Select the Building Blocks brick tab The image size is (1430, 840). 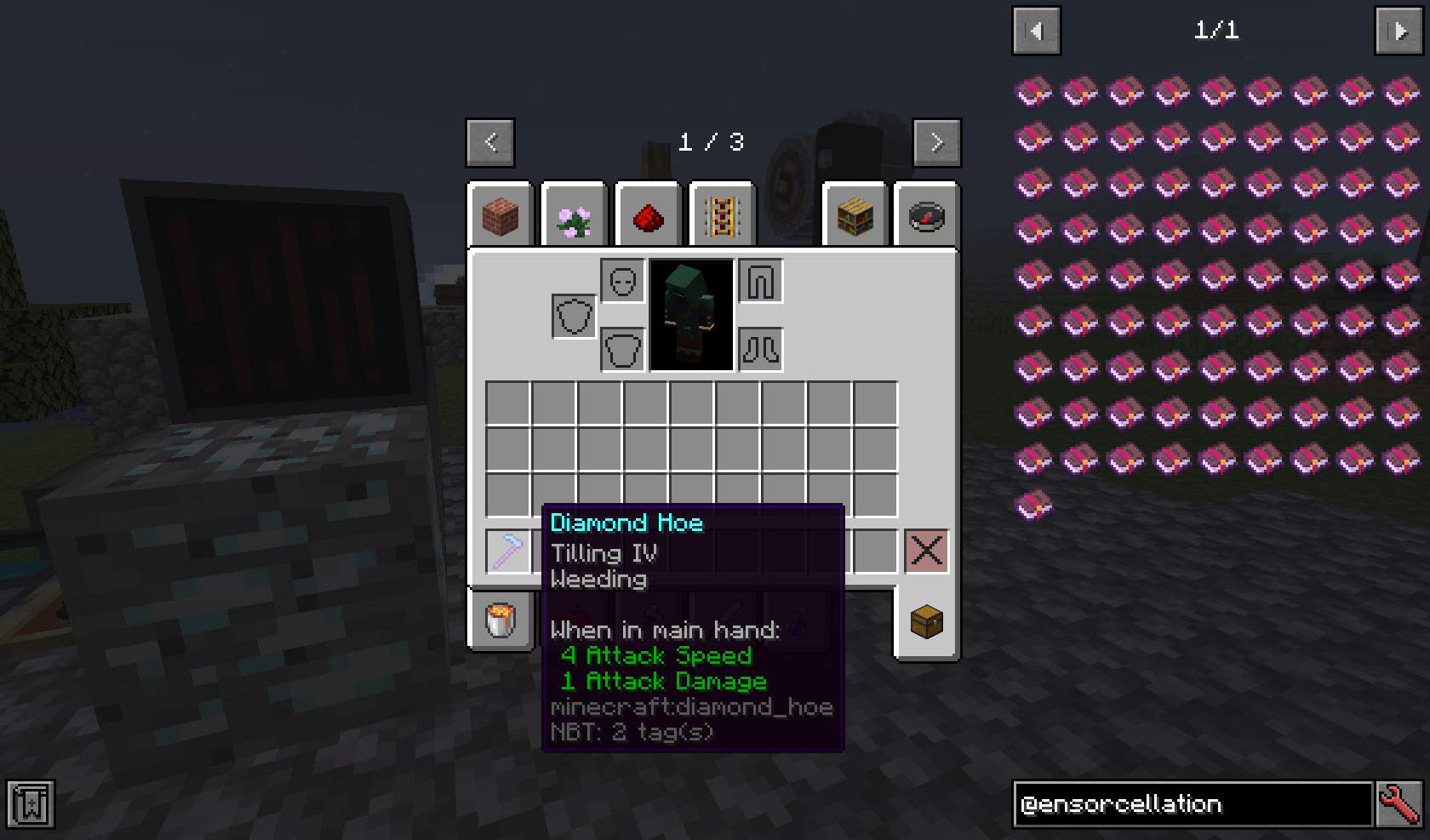coord(500,214)
